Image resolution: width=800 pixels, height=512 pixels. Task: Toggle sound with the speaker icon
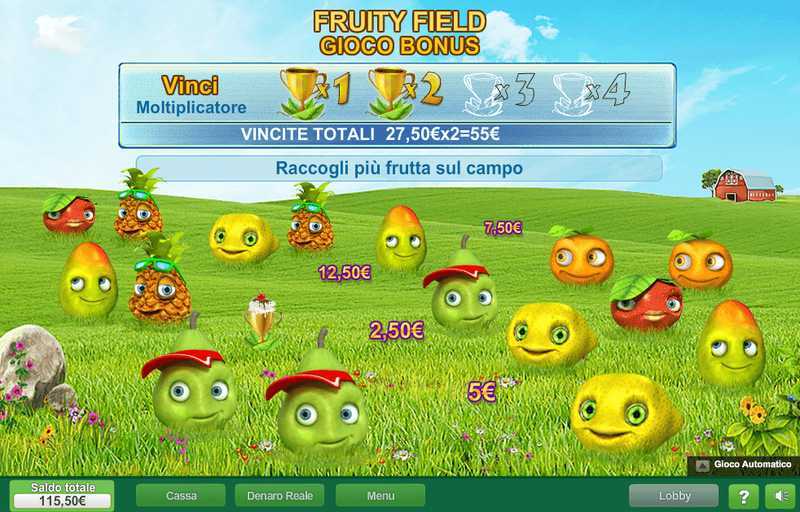pyautogui.click(x=779, y=496)
